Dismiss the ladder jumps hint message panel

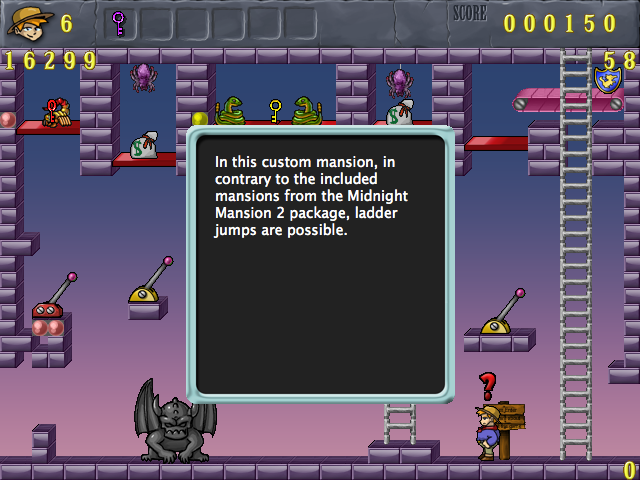[x=321, y=264]
